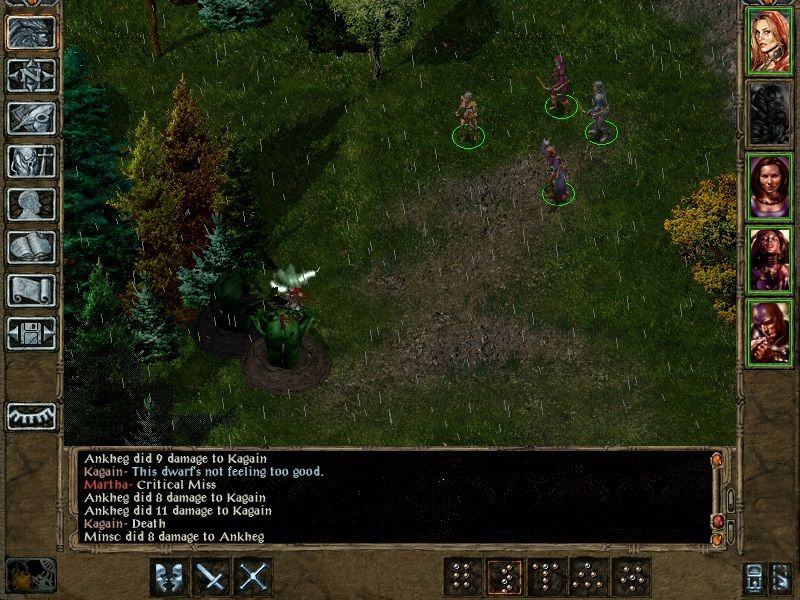Open the area map
This screenshot has height=600, width=800.
click(x=31, y=75)
